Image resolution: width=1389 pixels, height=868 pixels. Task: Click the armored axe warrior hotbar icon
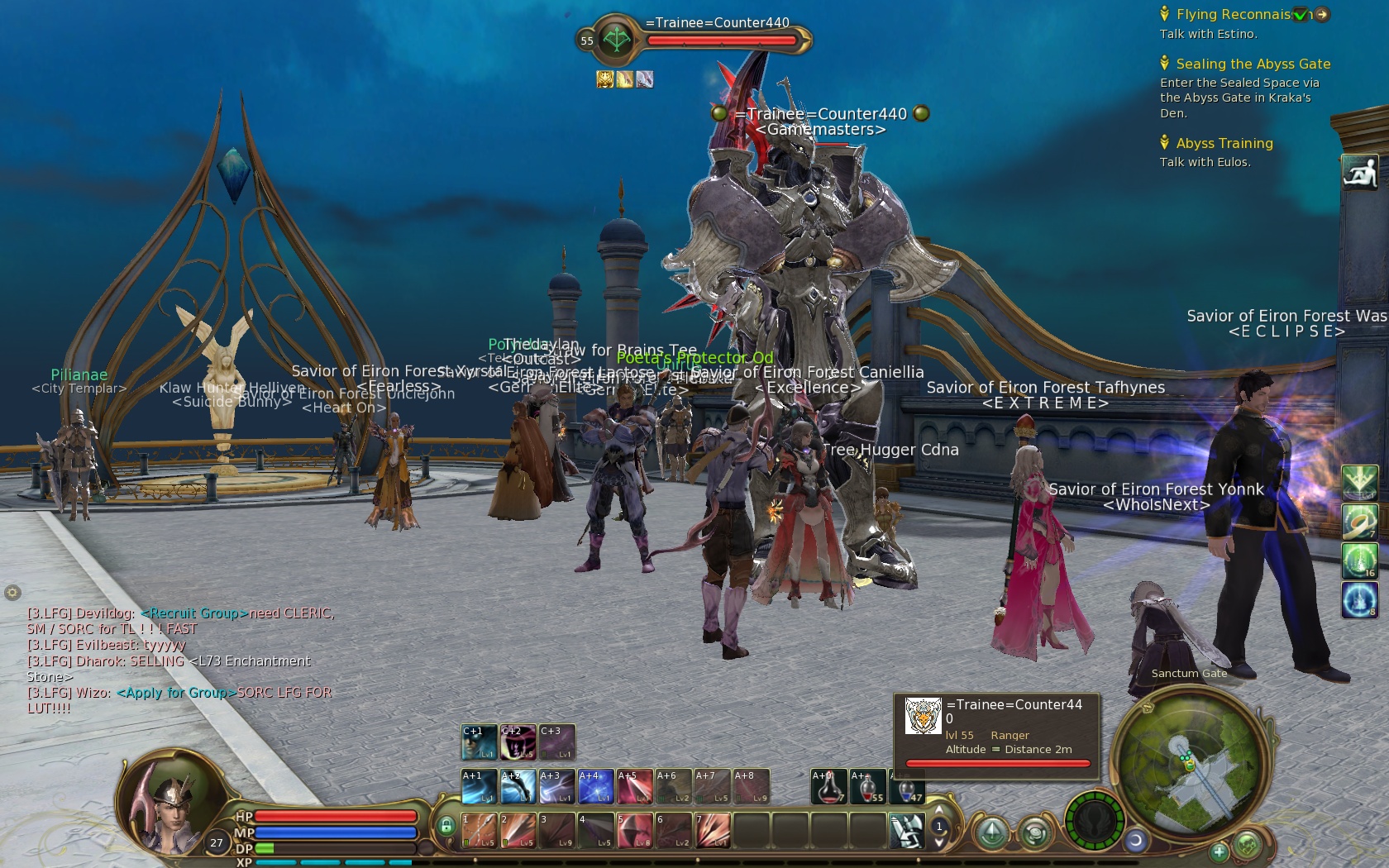click(906, 830)
